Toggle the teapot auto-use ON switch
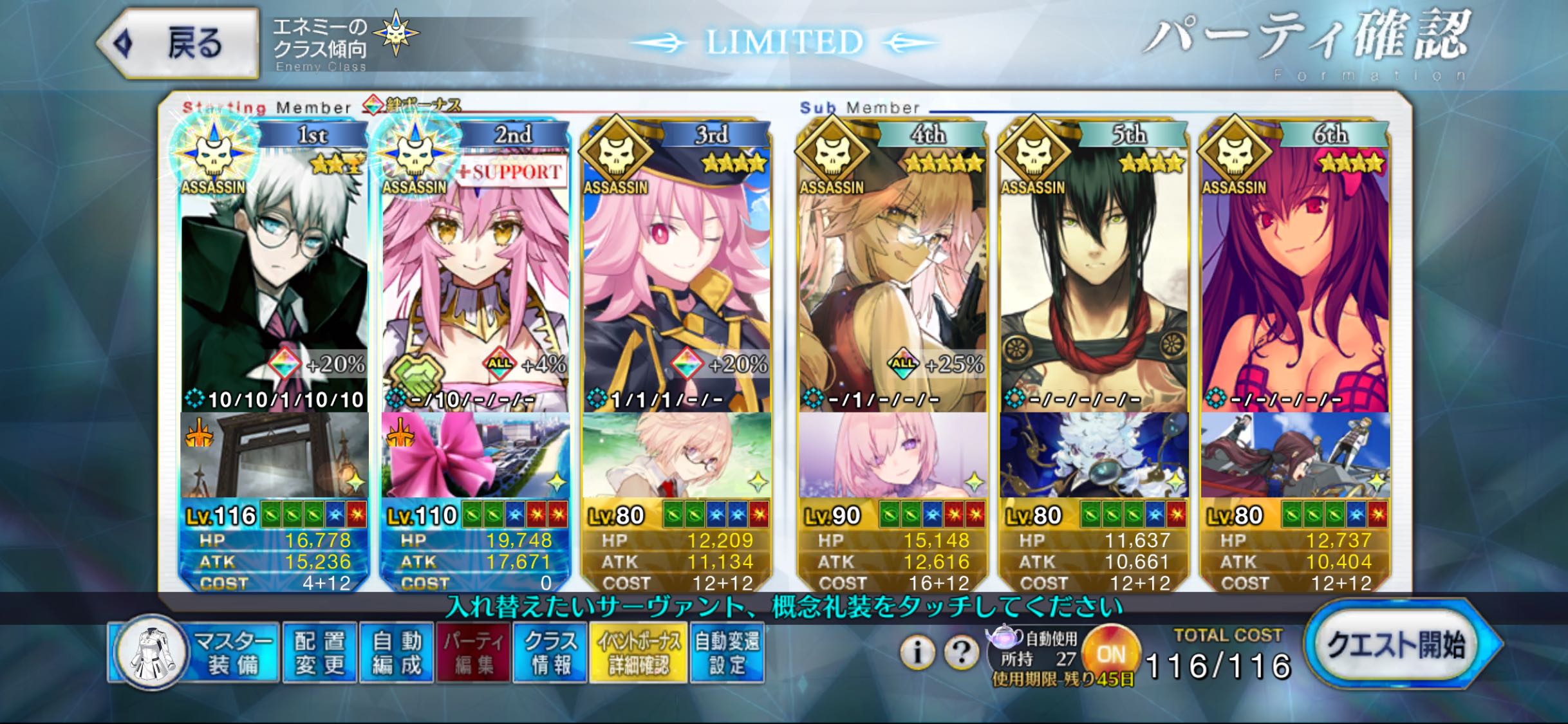The image size is (1568, 724). coord(1110,654)
